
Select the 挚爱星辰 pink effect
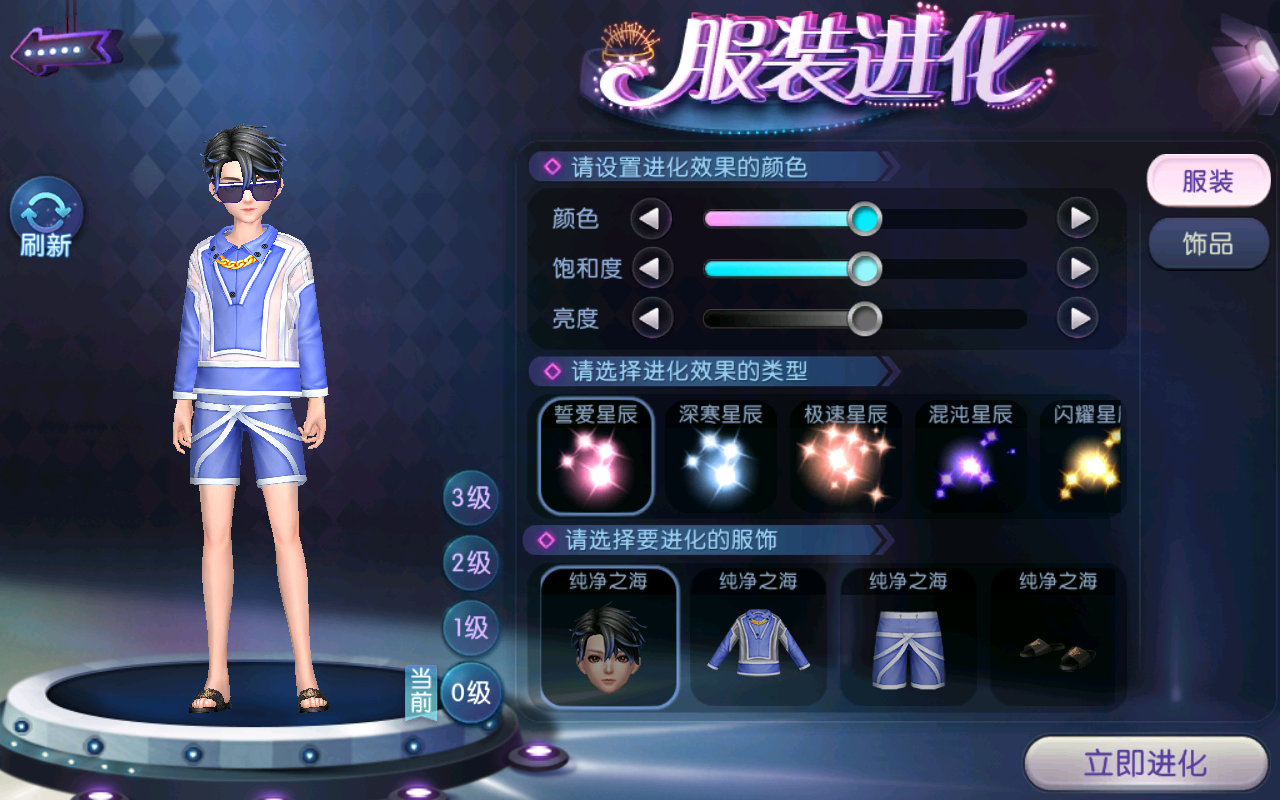(x=596, y=456)
